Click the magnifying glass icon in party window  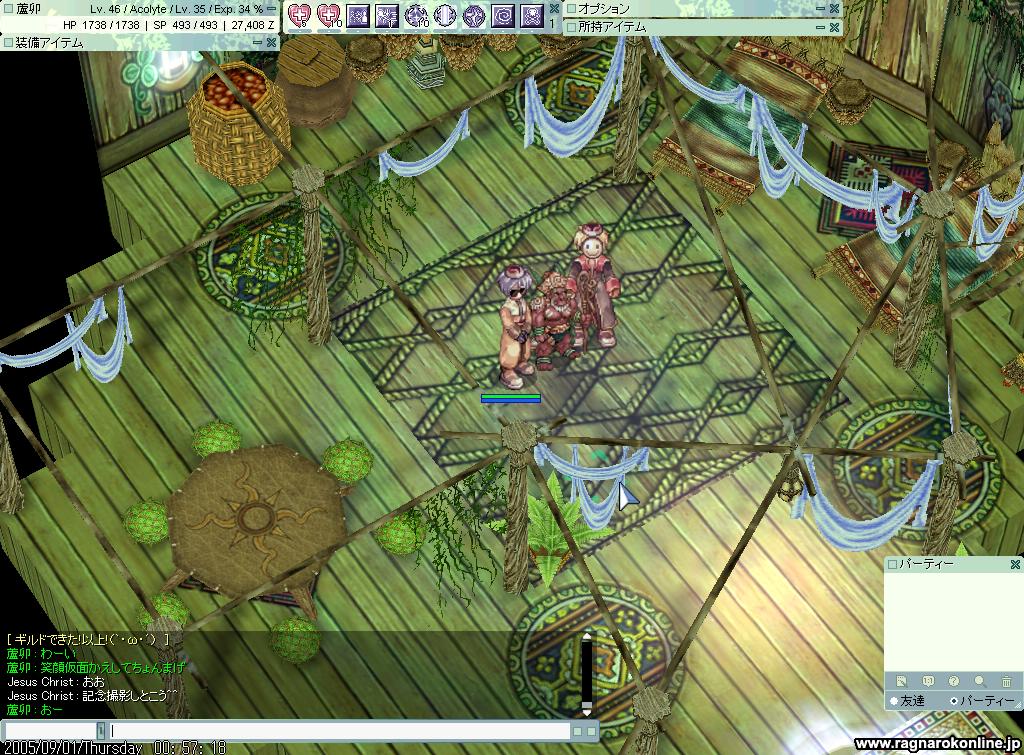click(x=980, y=681)
